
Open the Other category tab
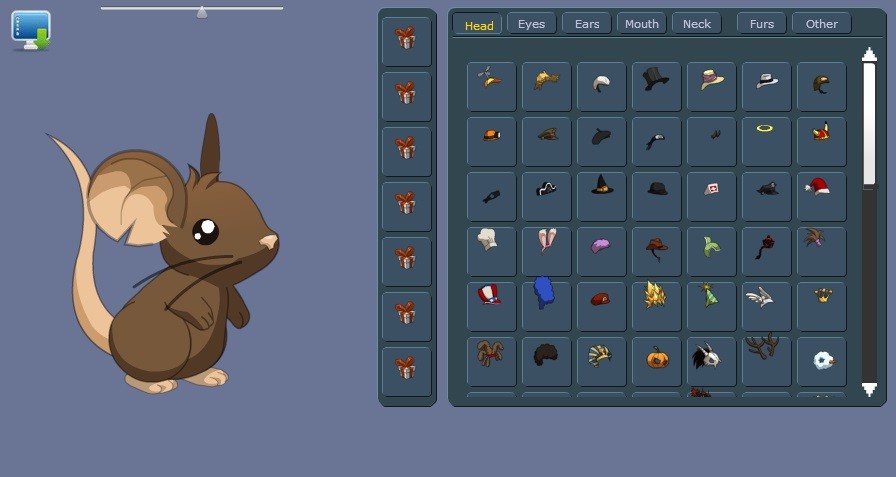[821, 24]
